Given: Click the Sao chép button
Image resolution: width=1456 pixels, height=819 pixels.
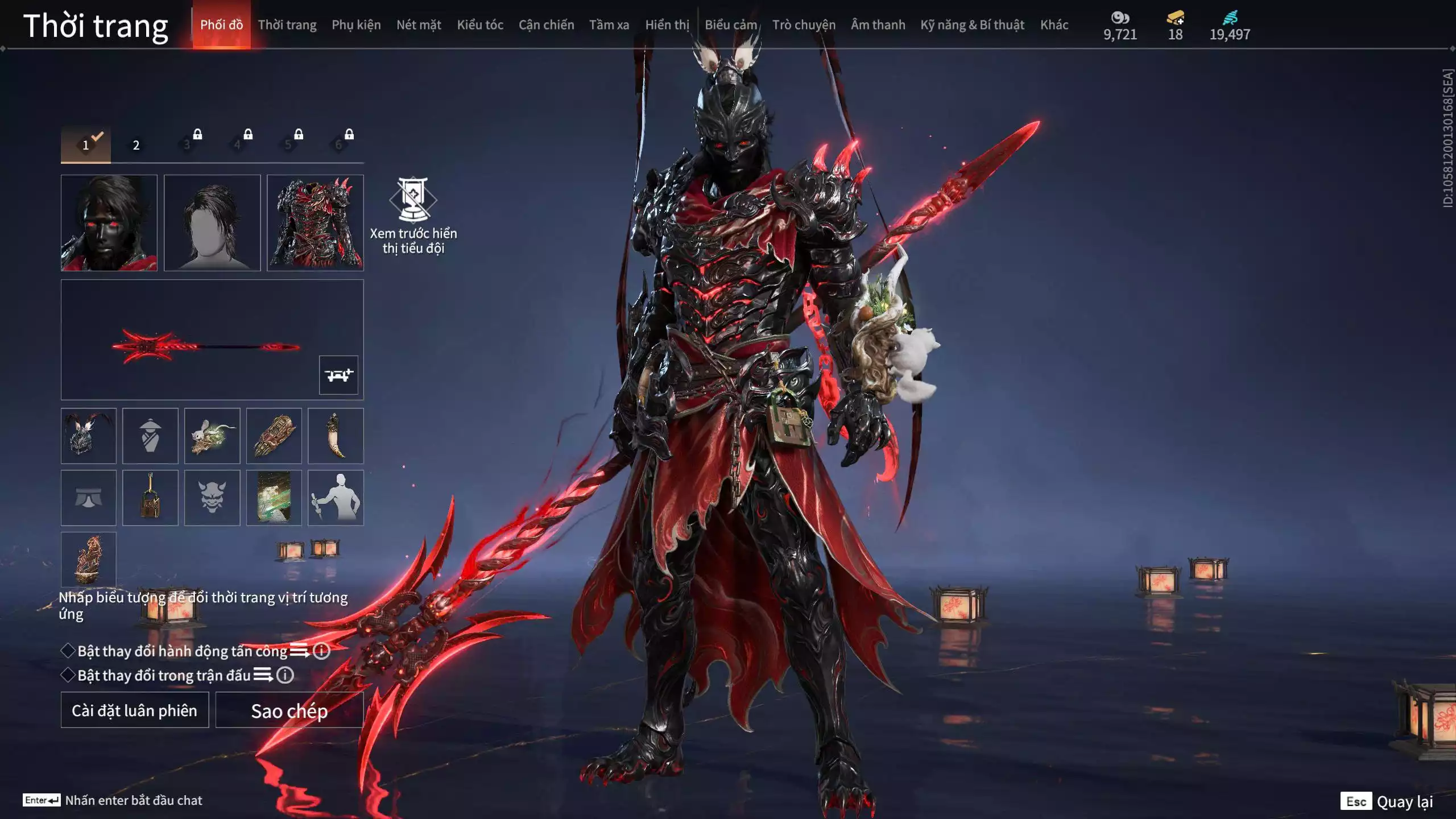Looking at the screenshot, I should coord(289,710).
